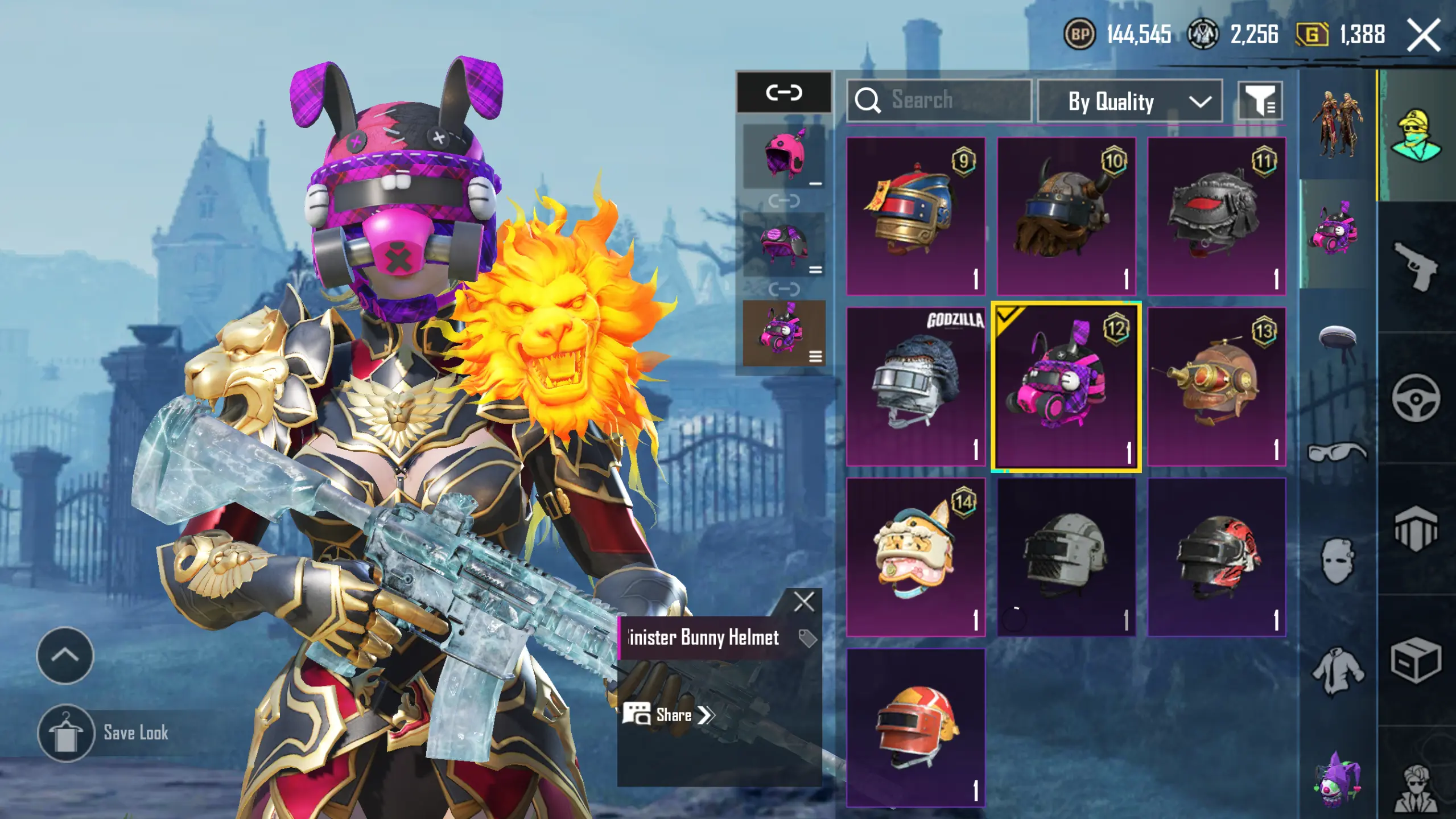Select the black samurai helmet tile

1216,216
